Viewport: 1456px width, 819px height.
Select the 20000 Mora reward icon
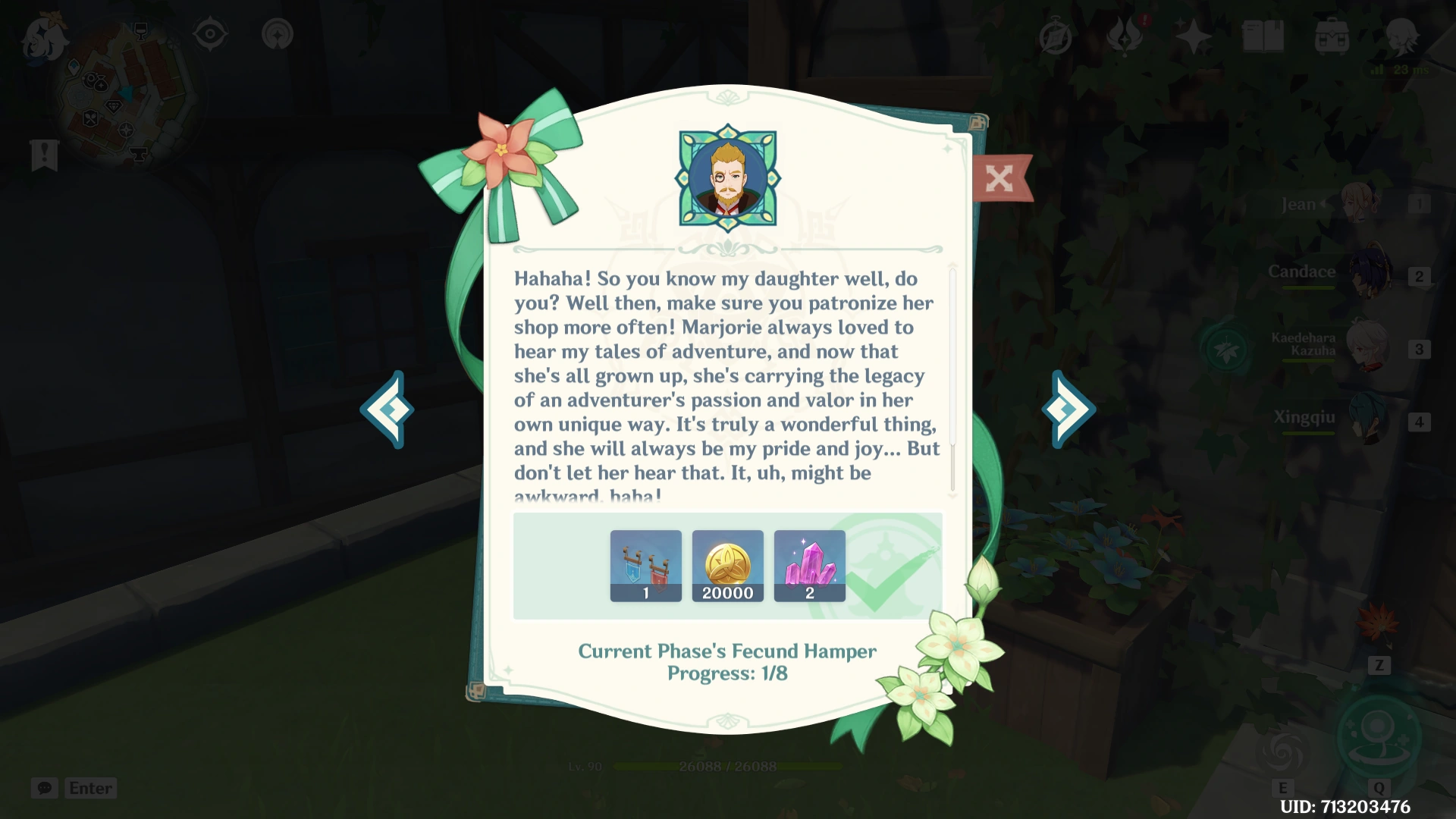(x=727, y=565)
